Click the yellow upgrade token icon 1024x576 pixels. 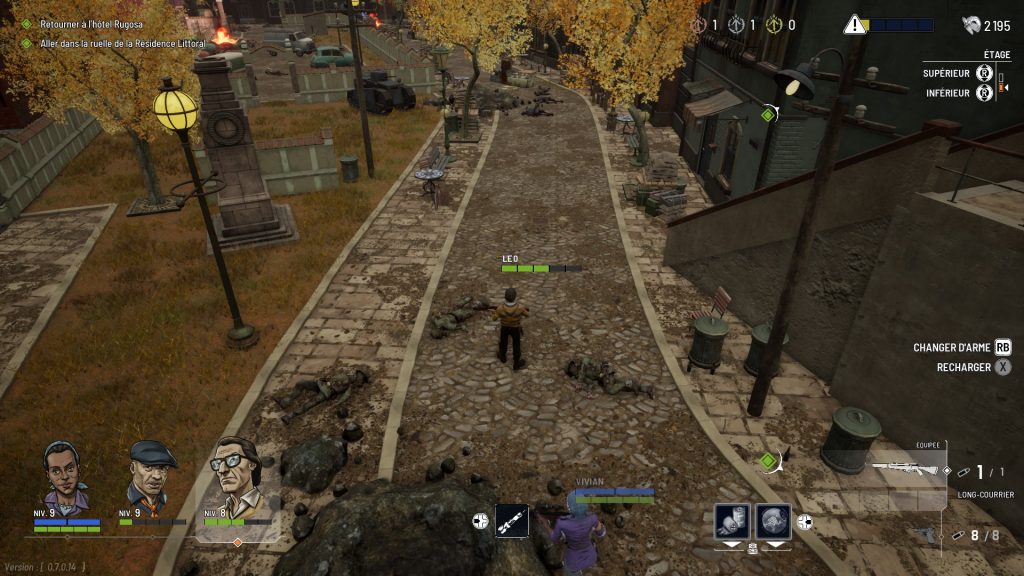[773, 25]
